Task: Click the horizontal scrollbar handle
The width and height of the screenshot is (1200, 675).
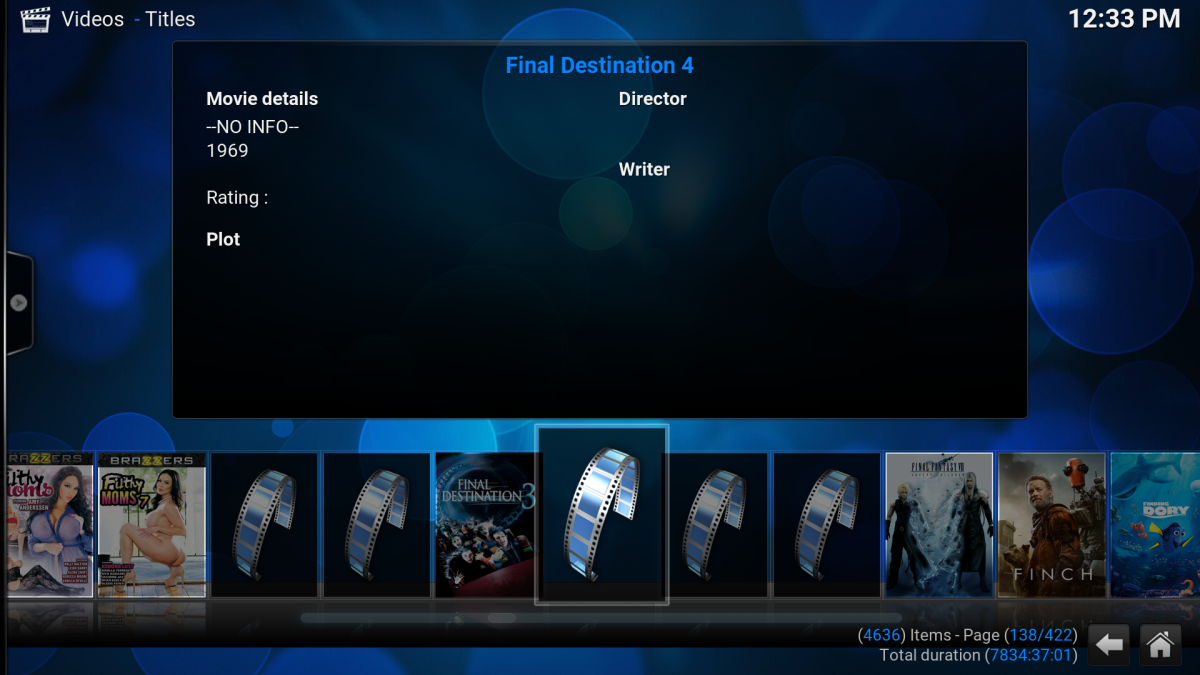Action: (501, 618)
